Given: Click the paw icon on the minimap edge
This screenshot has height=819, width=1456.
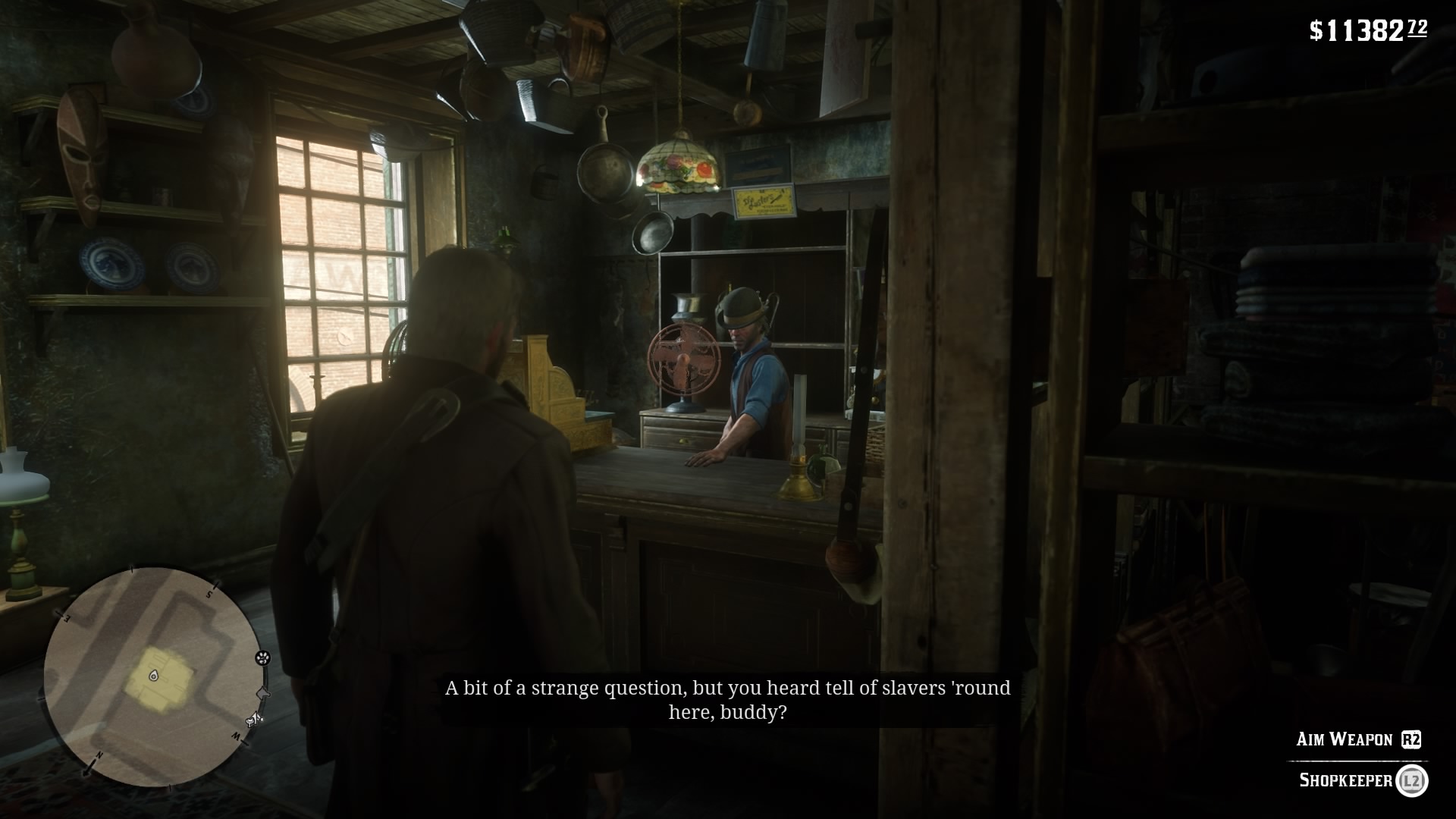Looking at the screenshot, I should pos(263,658).
